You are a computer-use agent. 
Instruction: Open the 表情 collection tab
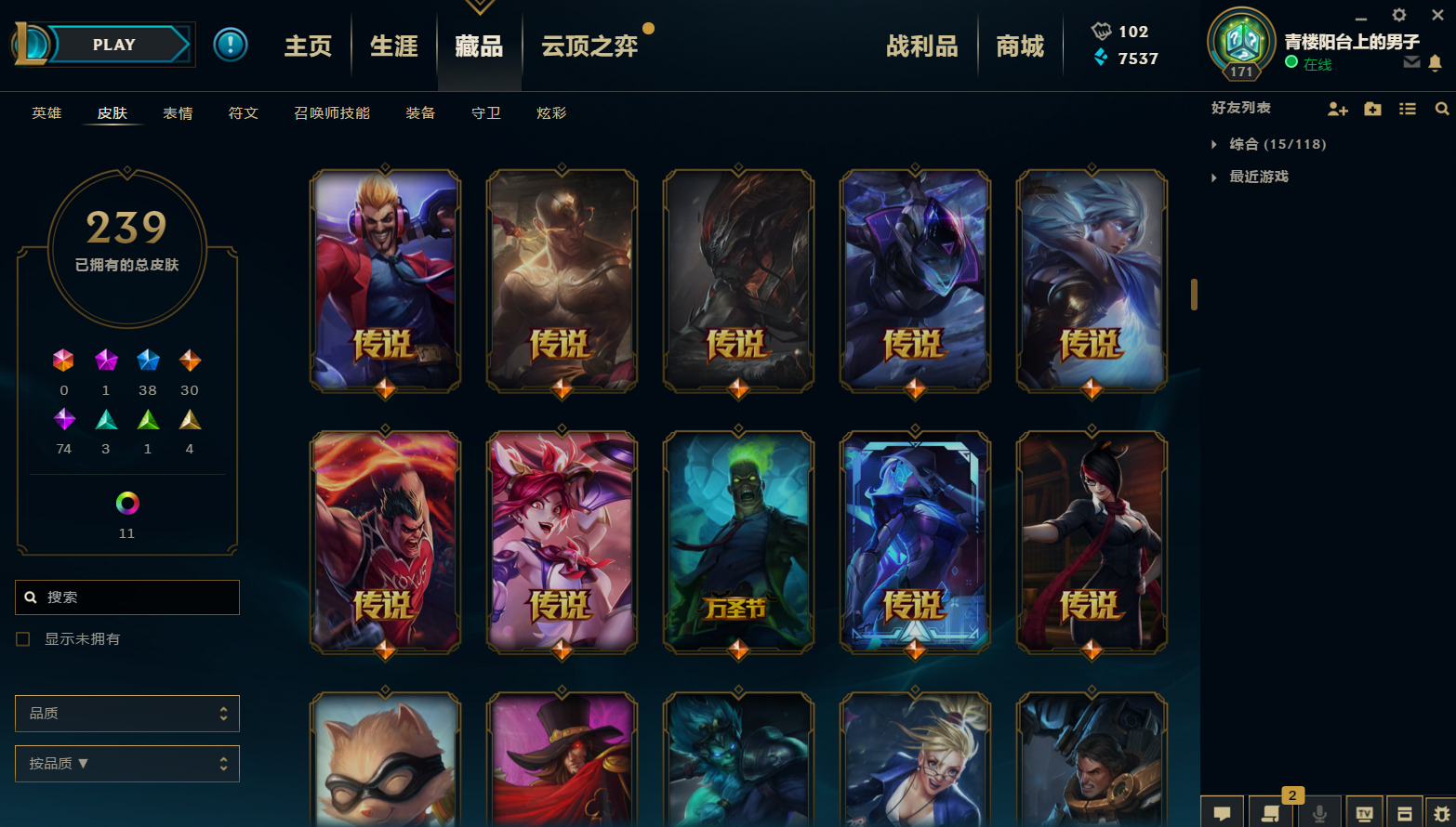178,112
